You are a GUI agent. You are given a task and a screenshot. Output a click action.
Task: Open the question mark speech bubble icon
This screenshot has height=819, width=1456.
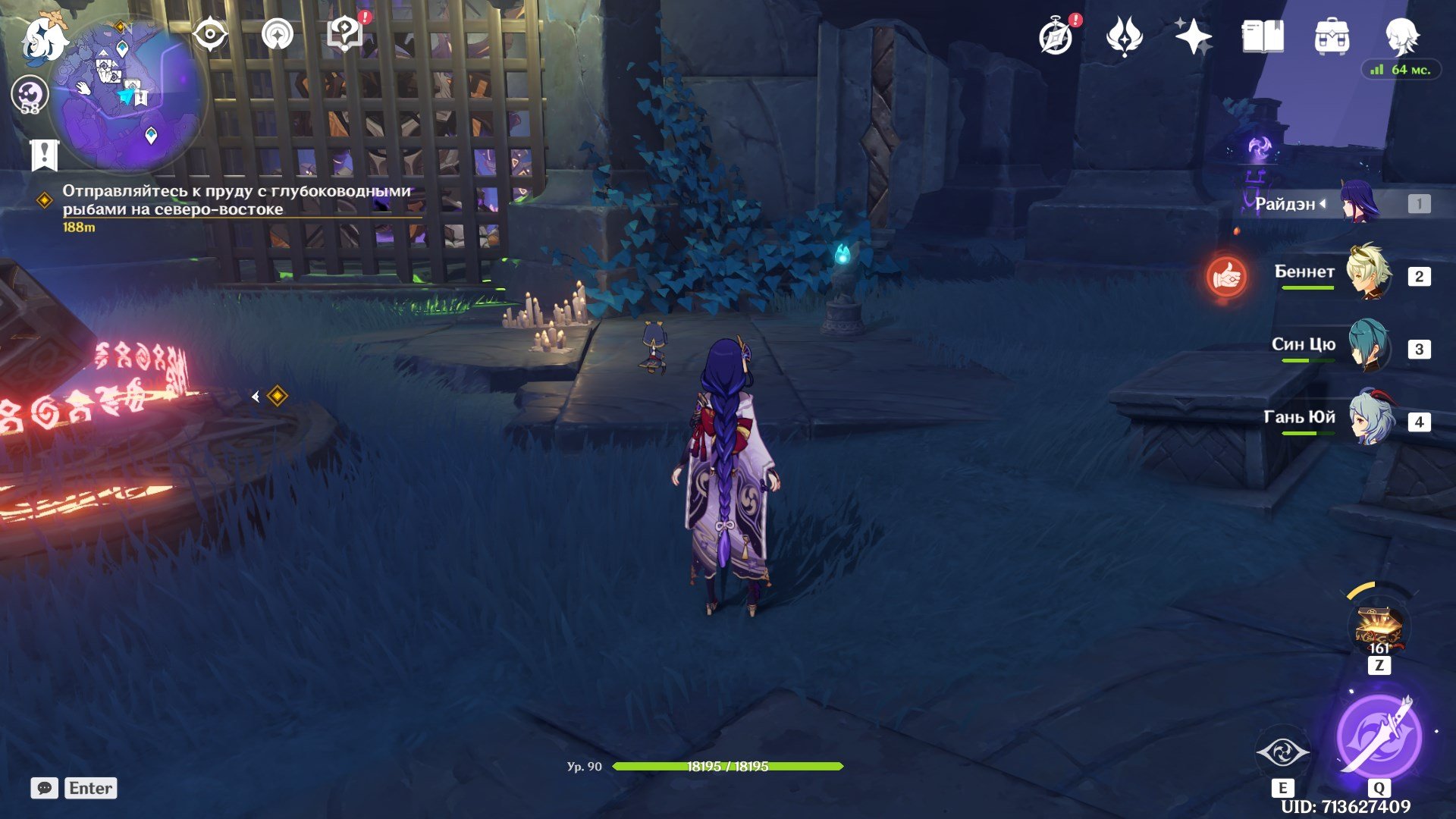tap(345, 34)
